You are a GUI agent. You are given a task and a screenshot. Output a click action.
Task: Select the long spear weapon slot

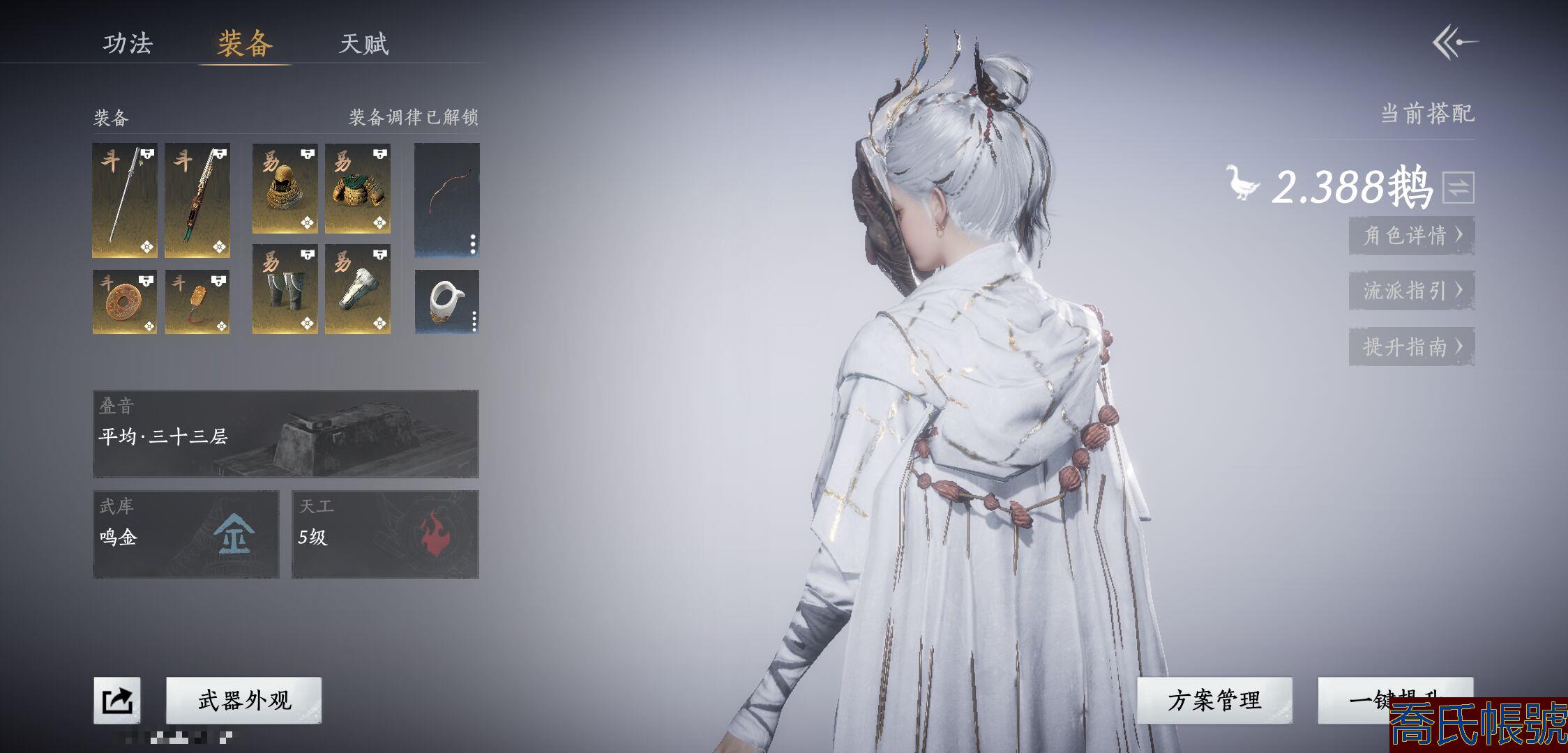[125, 201]
